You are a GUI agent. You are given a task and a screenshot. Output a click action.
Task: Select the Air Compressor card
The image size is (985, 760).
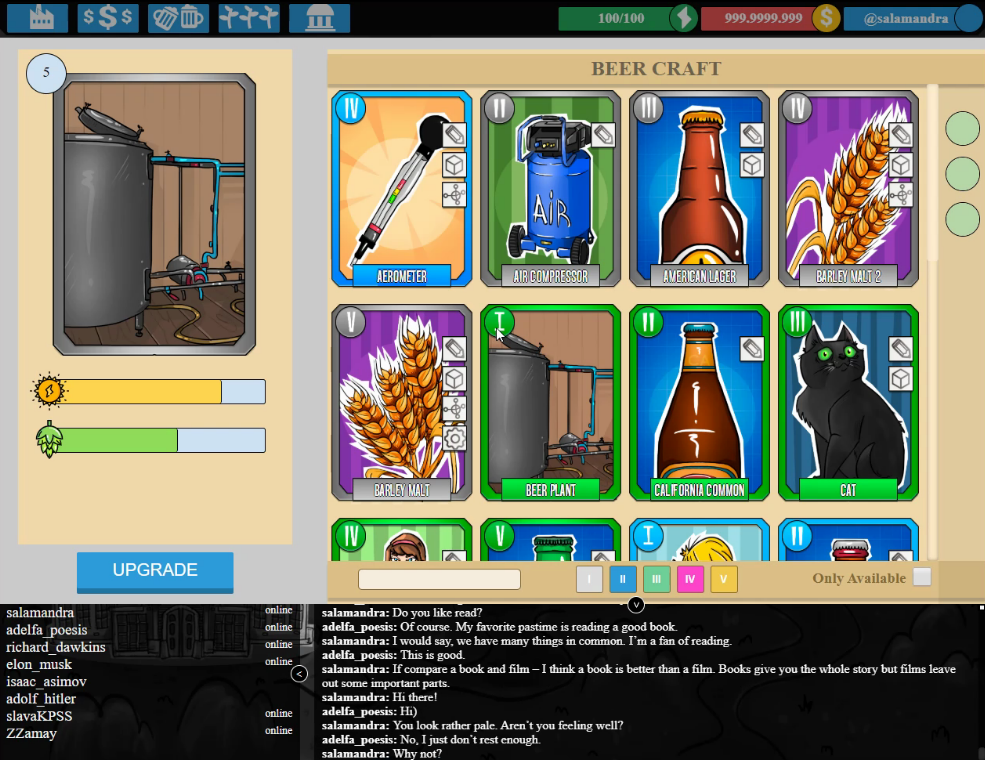(x=550, y=189)
